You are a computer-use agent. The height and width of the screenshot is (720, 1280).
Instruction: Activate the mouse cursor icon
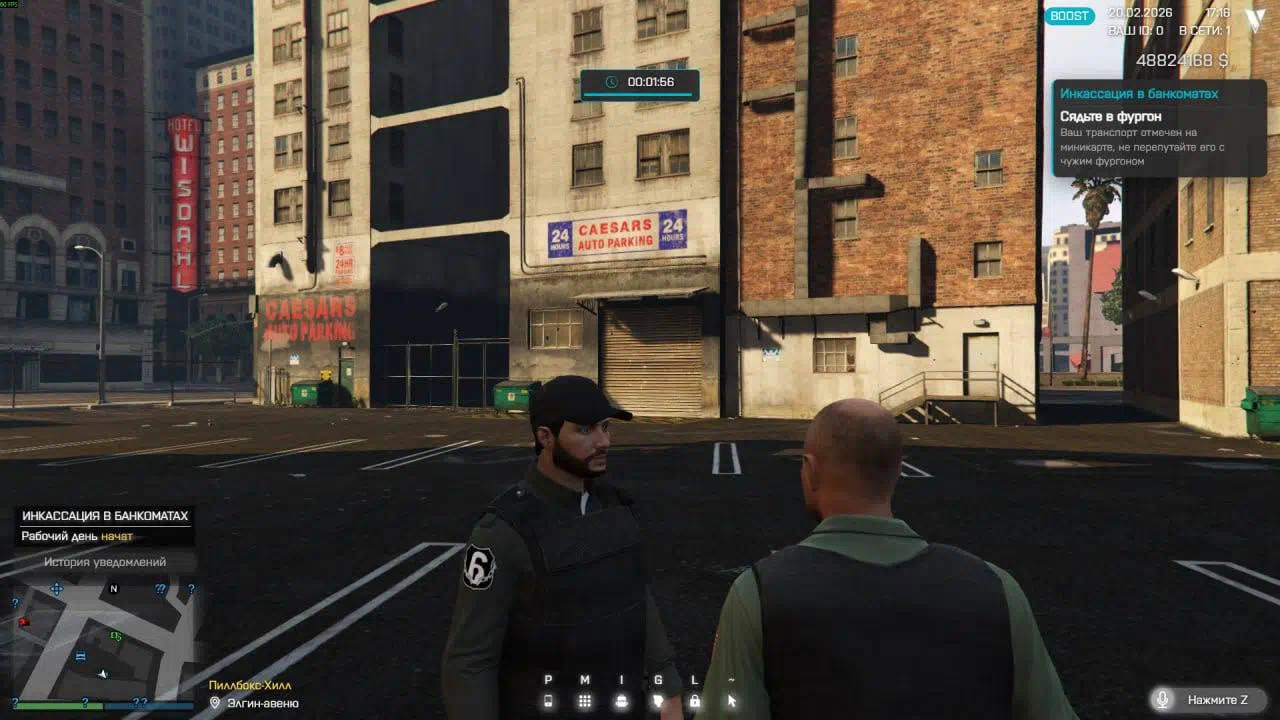[731, 701]
